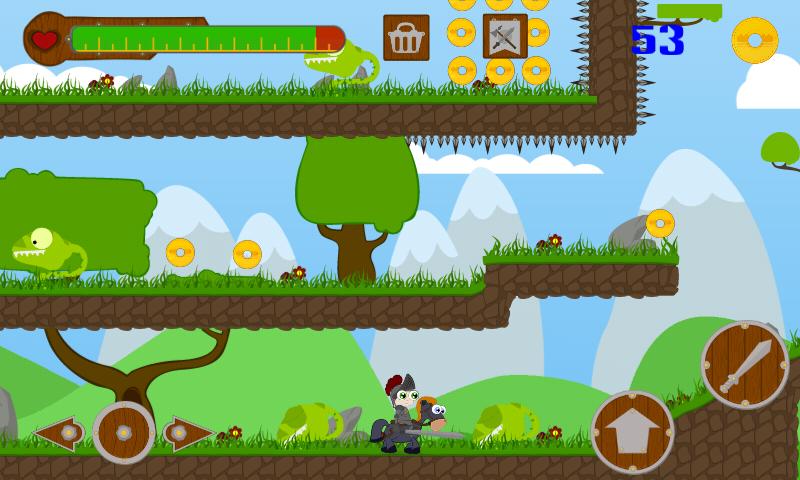Jump using the up arrow button
800x480 pixels.
pos(632,431)
